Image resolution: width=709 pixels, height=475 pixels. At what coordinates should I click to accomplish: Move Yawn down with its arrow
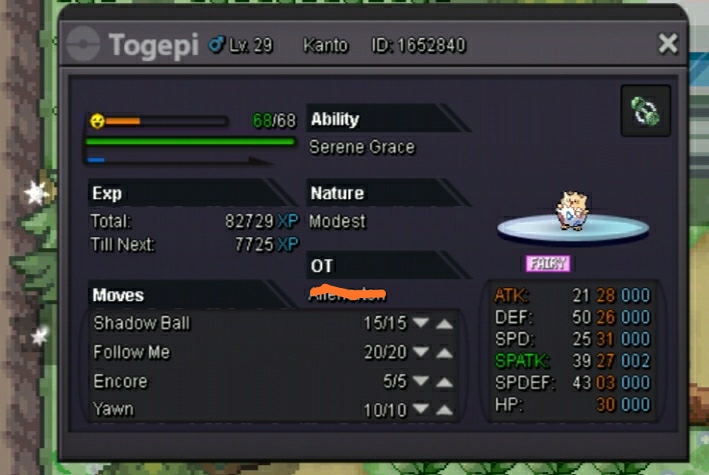[421, 410]
